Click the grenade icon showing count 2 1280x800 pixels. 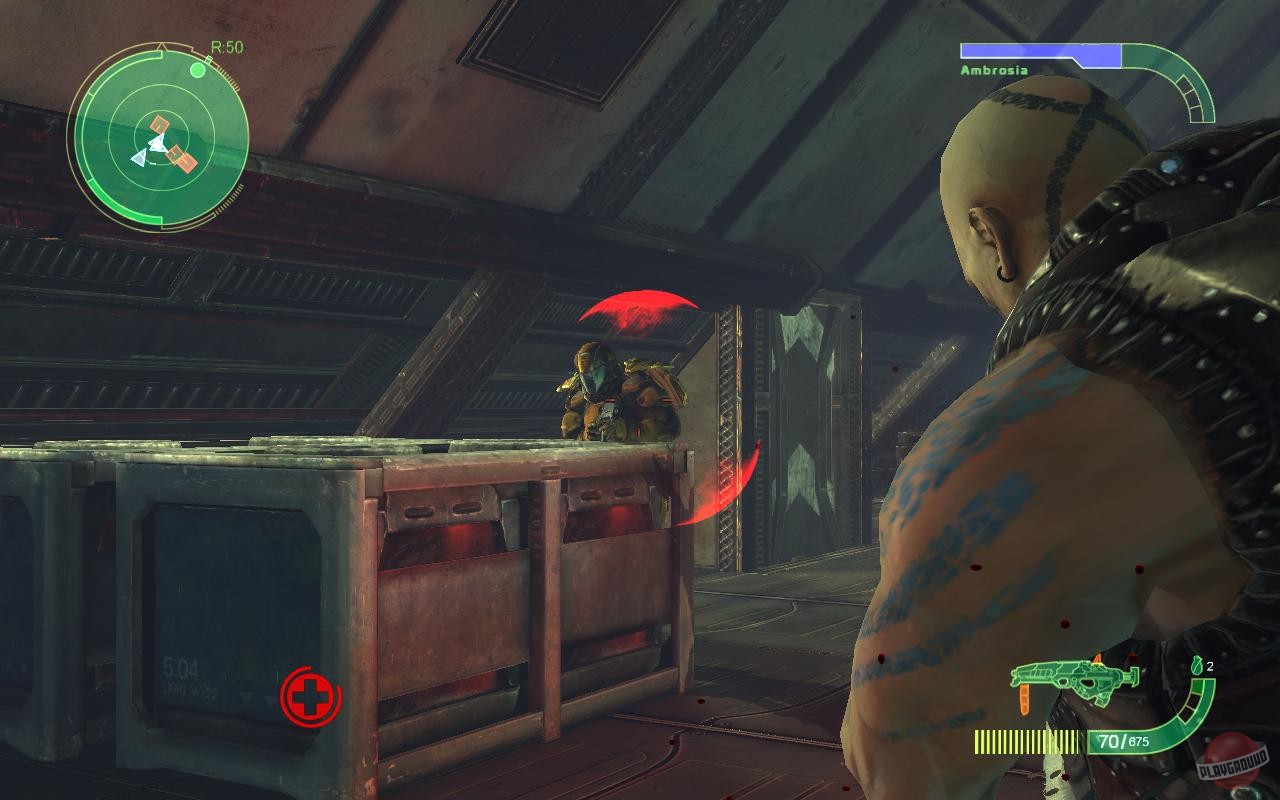[x=1196, y=664]
